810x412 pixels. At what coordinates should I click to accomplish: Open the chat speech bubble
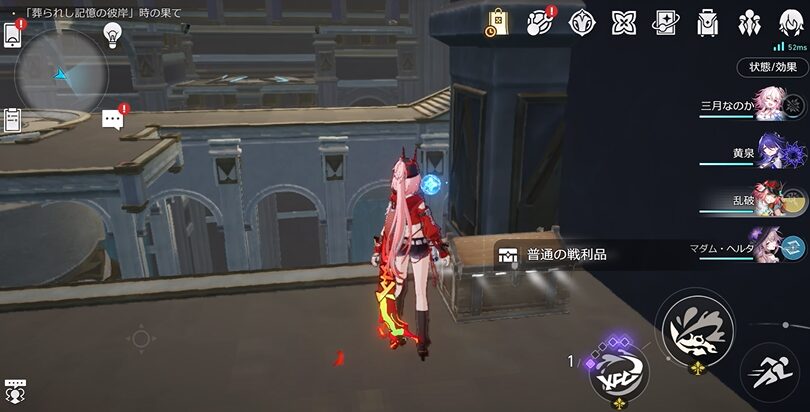click(112, 120)
